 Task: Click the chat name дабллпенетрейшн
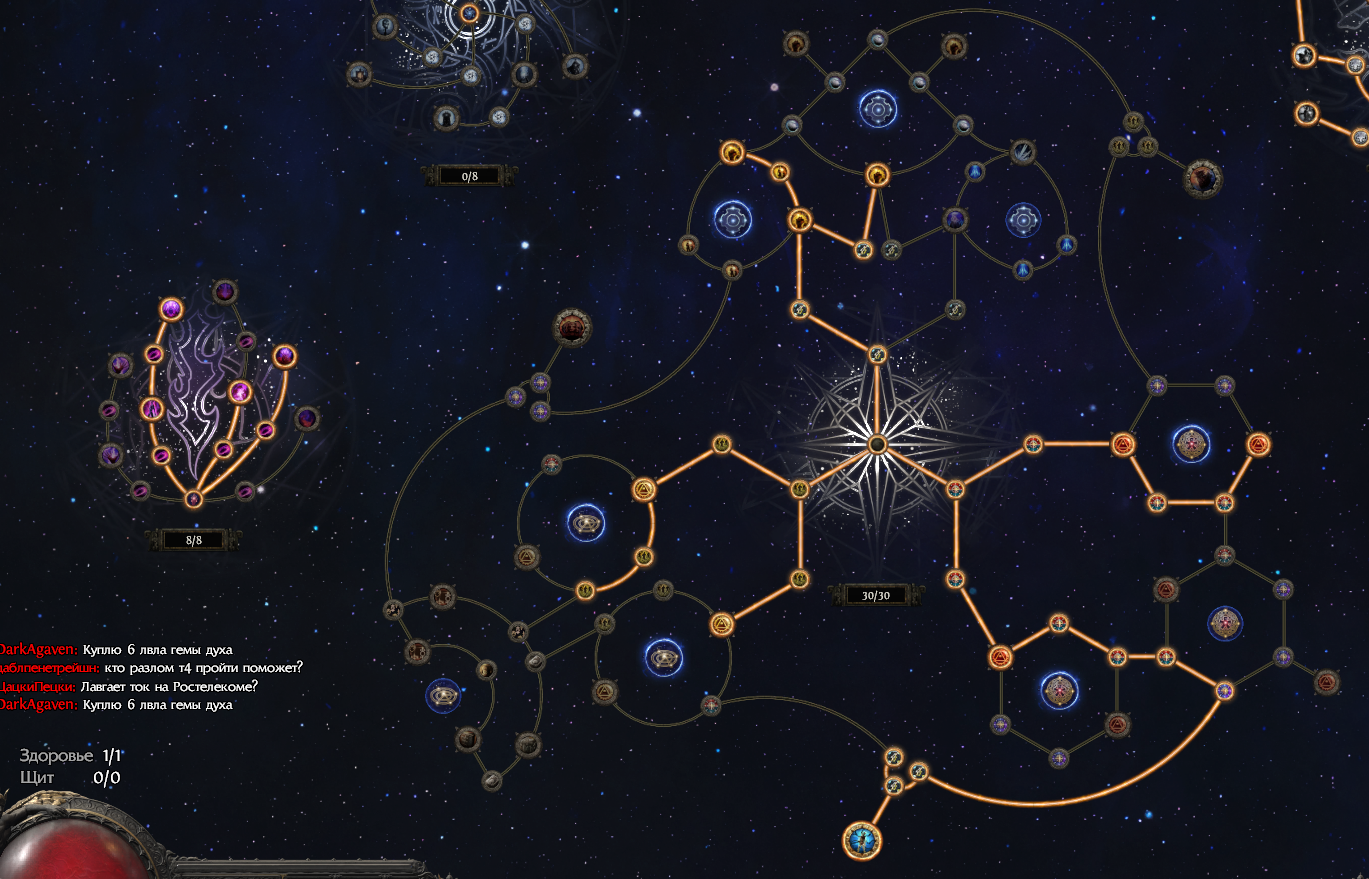(48, 667)
